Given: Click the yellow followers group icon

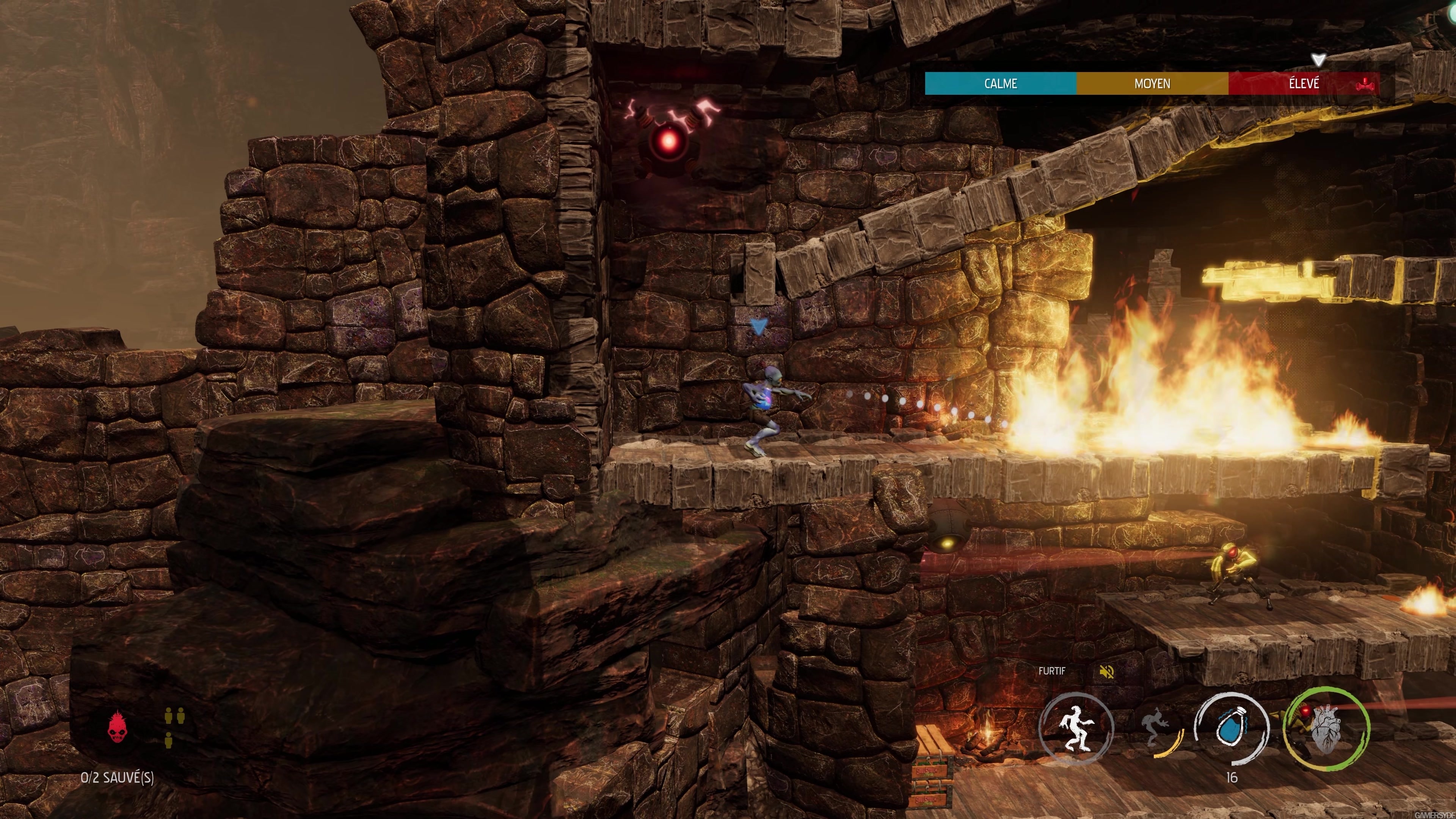Looking at the screenshot, I should coord(175,726).
